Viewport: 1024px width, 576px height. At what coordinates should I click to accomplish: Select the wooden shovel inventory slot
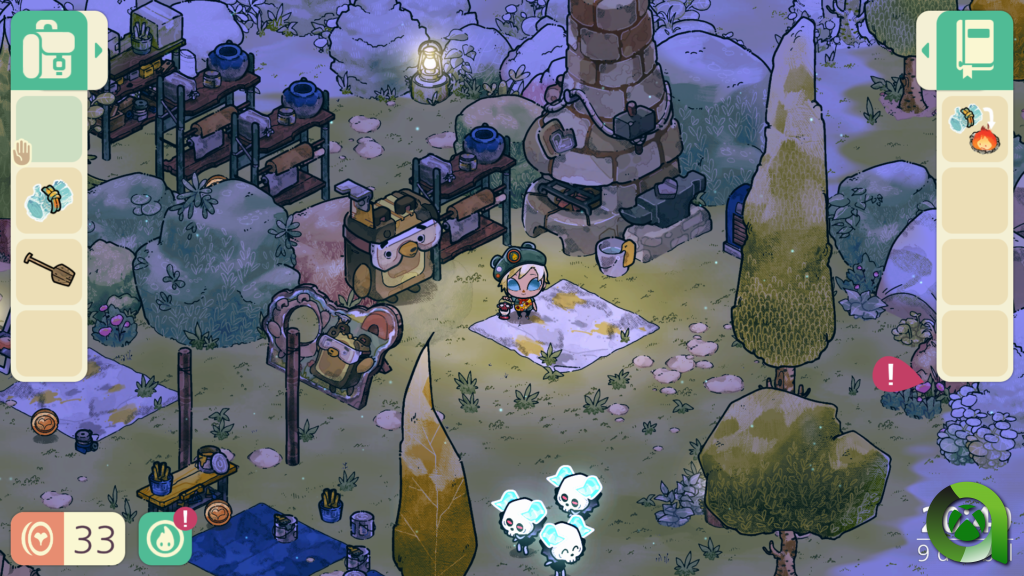48,271
